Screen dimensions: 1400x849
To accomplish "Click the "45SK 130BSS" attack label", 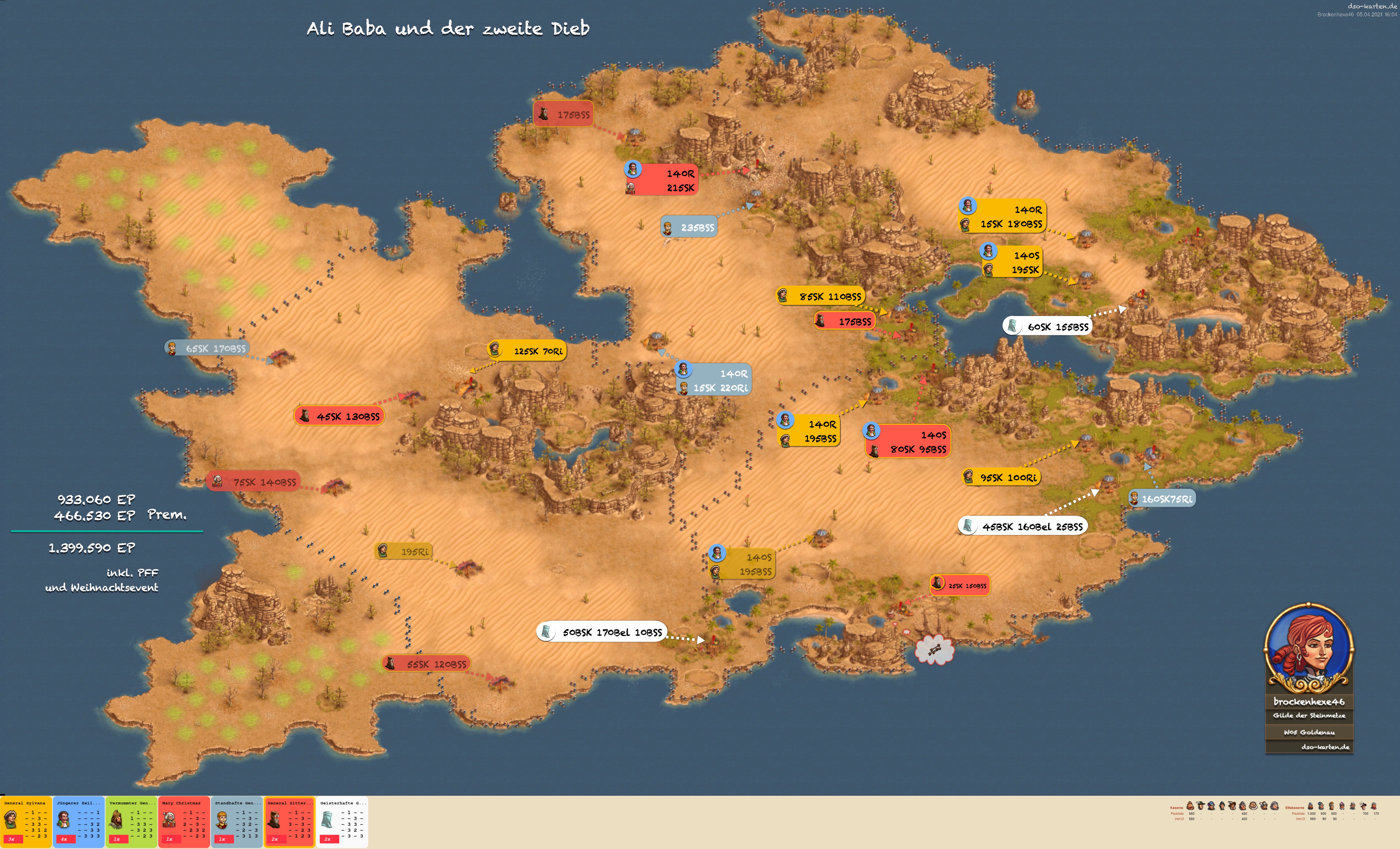I will point(340,416).
